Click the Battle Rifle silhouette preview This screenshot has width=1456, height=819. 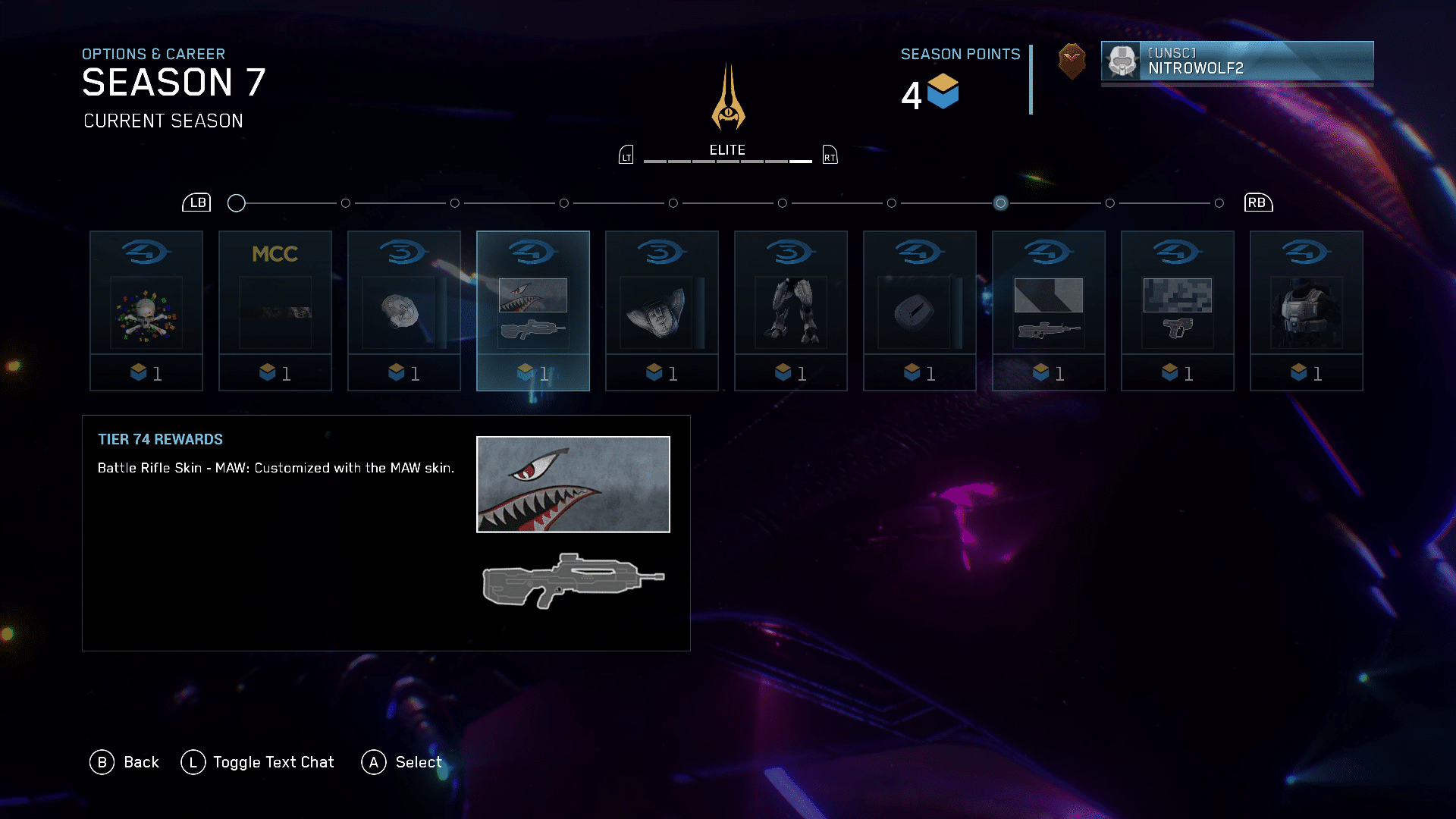click(573, 580)
